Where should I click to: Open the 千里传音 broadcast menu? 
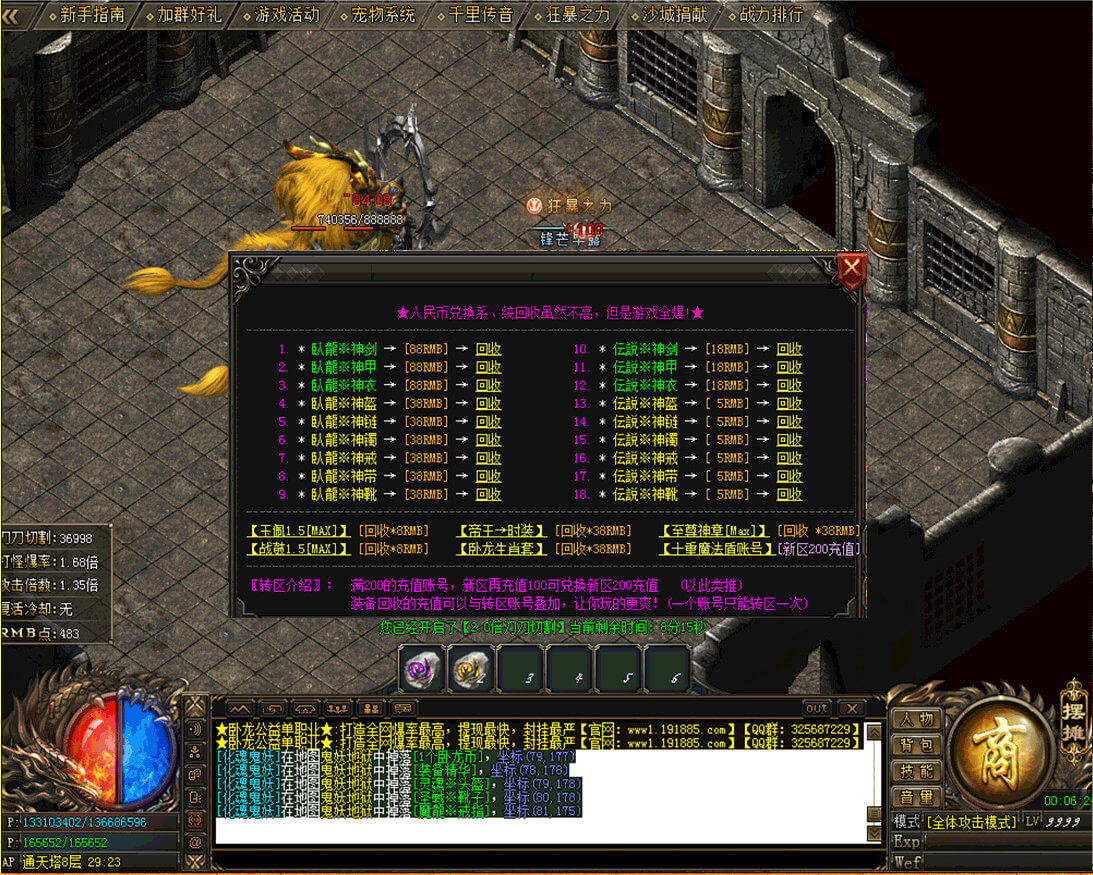point(480,15)
